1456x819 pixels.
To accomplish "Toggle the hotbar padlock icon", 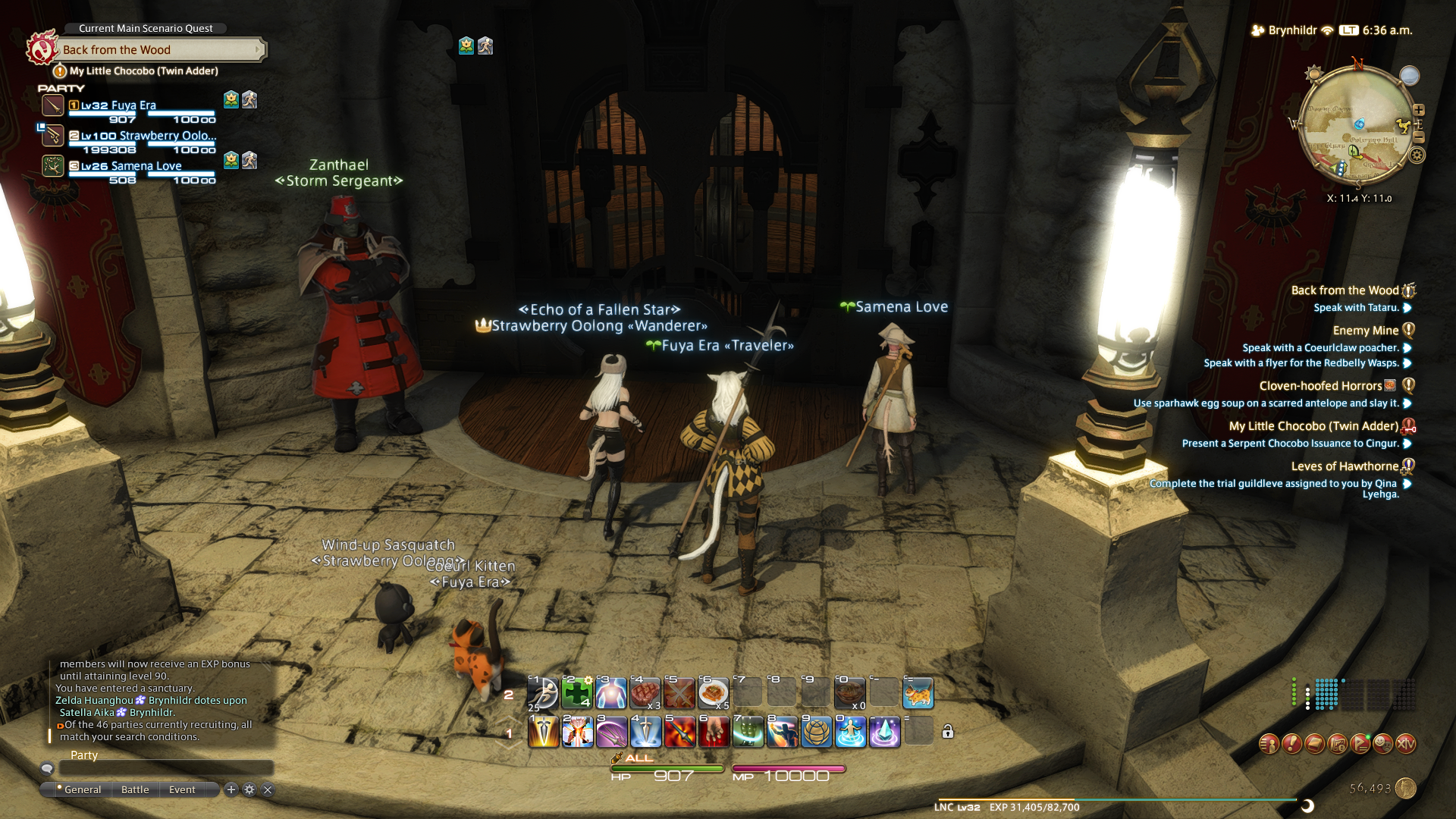I will [x=948, y=732].
